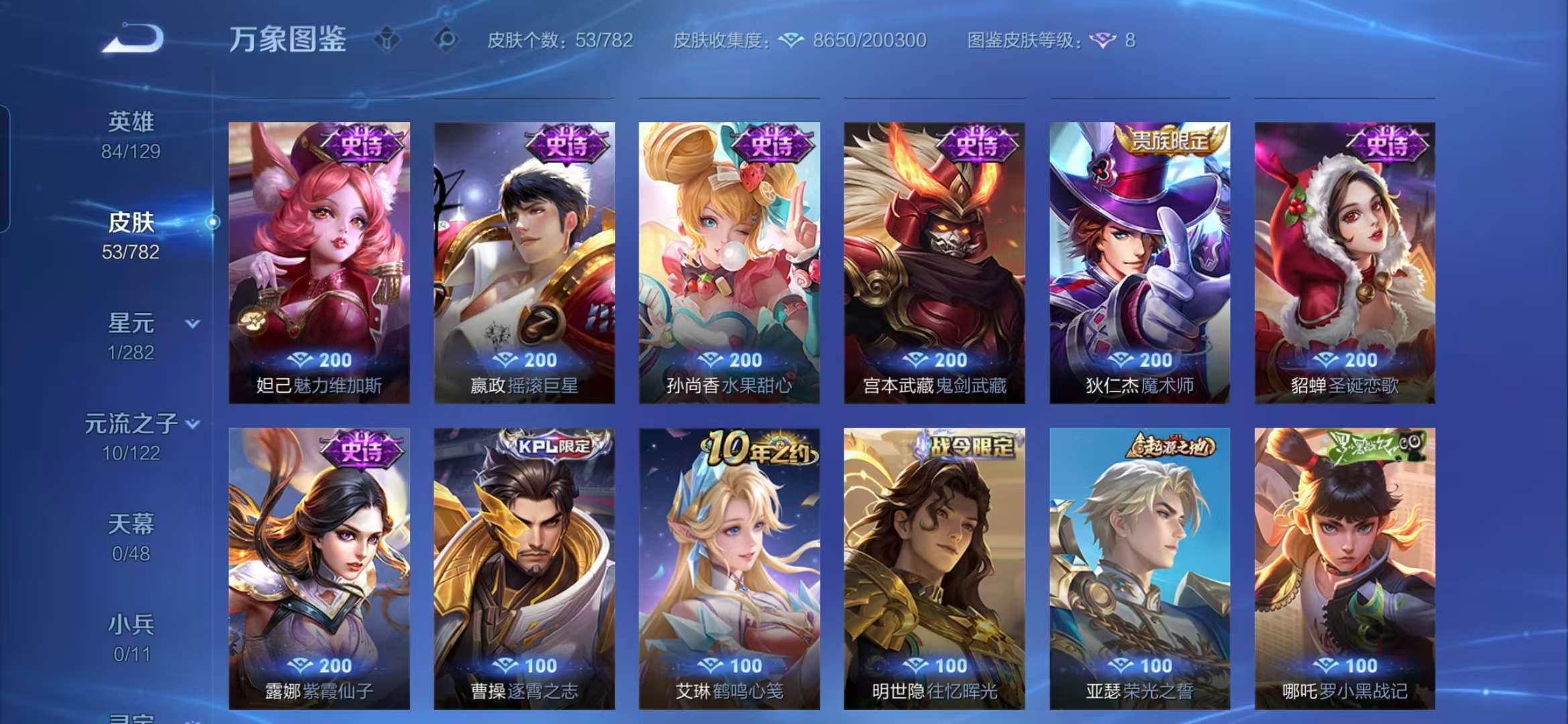Expand the 星元 category chevron

coord(193,323)
